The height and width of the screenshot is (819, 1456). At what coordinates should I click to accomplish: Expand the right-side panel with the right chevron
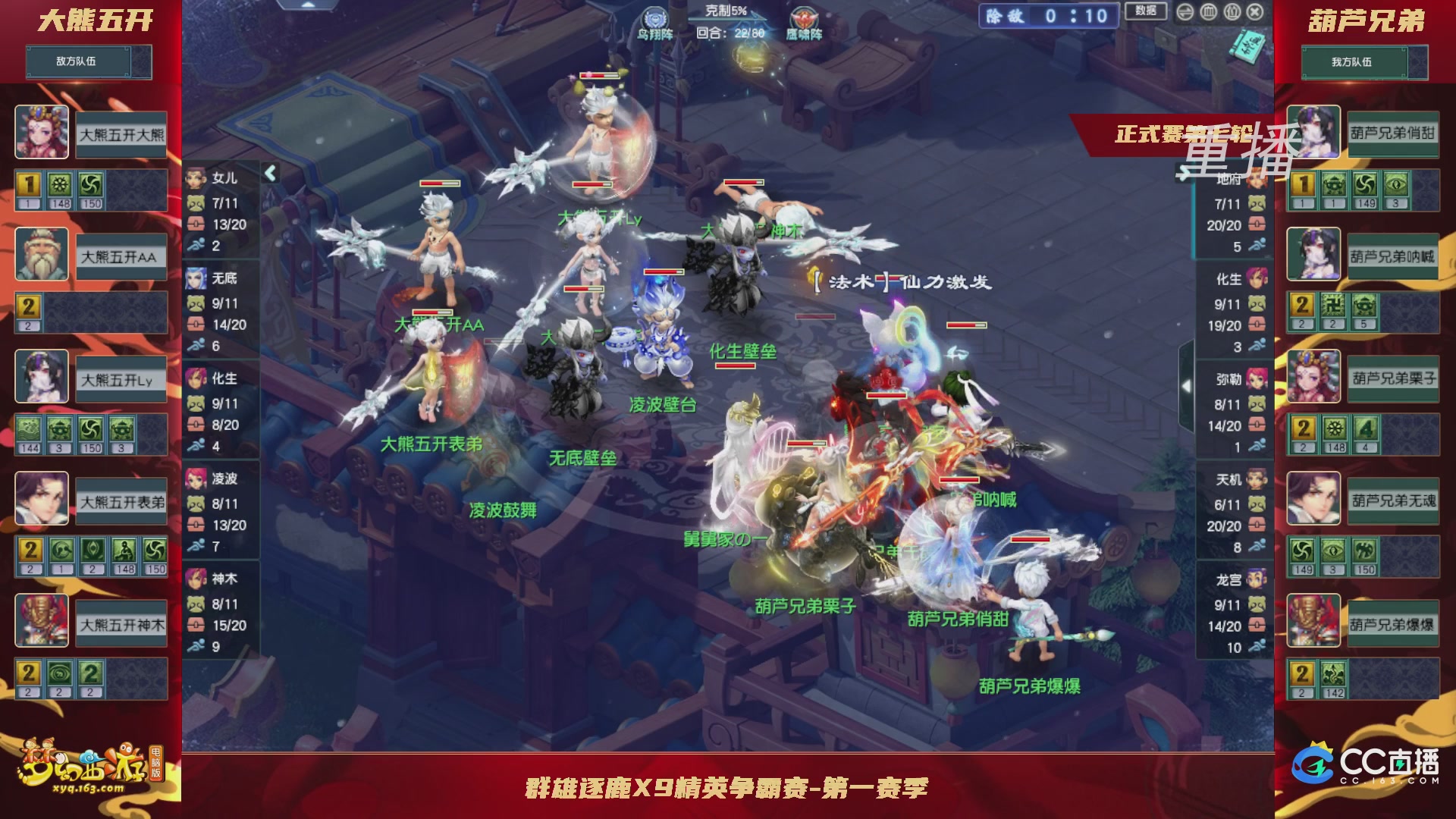point(1186,386)
